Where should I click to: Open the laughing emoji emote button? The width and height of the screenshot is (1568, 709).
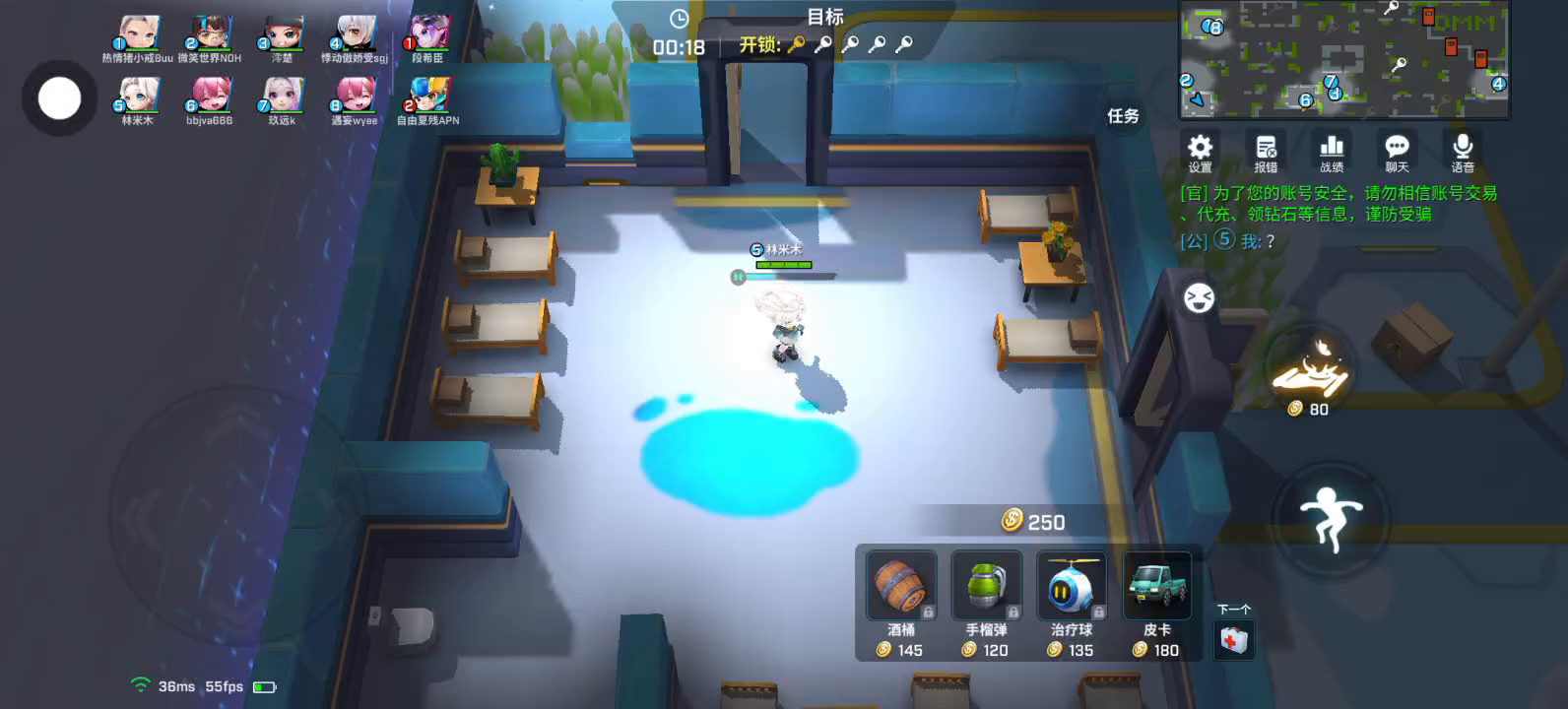click(1199, 297)
